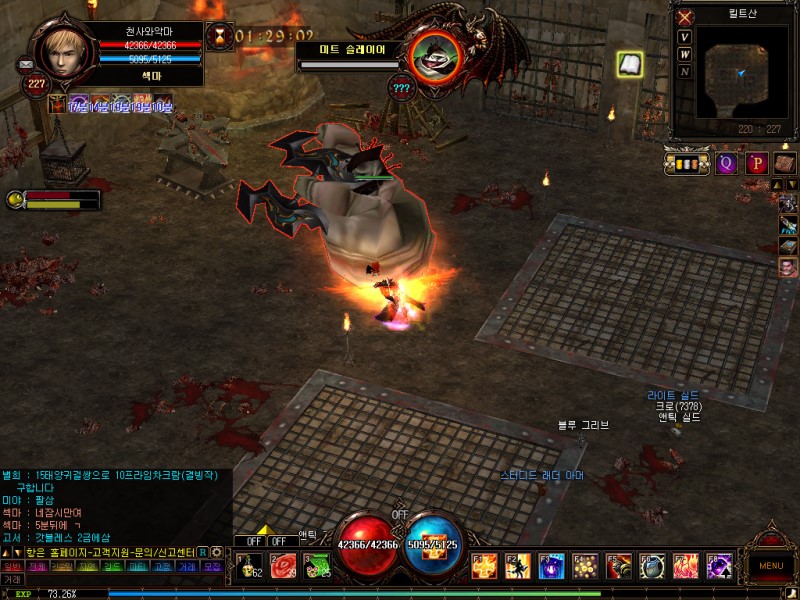Screen dimensions: 800x600
Task: Activate the F7 flame skill
Action: [686, 567]
